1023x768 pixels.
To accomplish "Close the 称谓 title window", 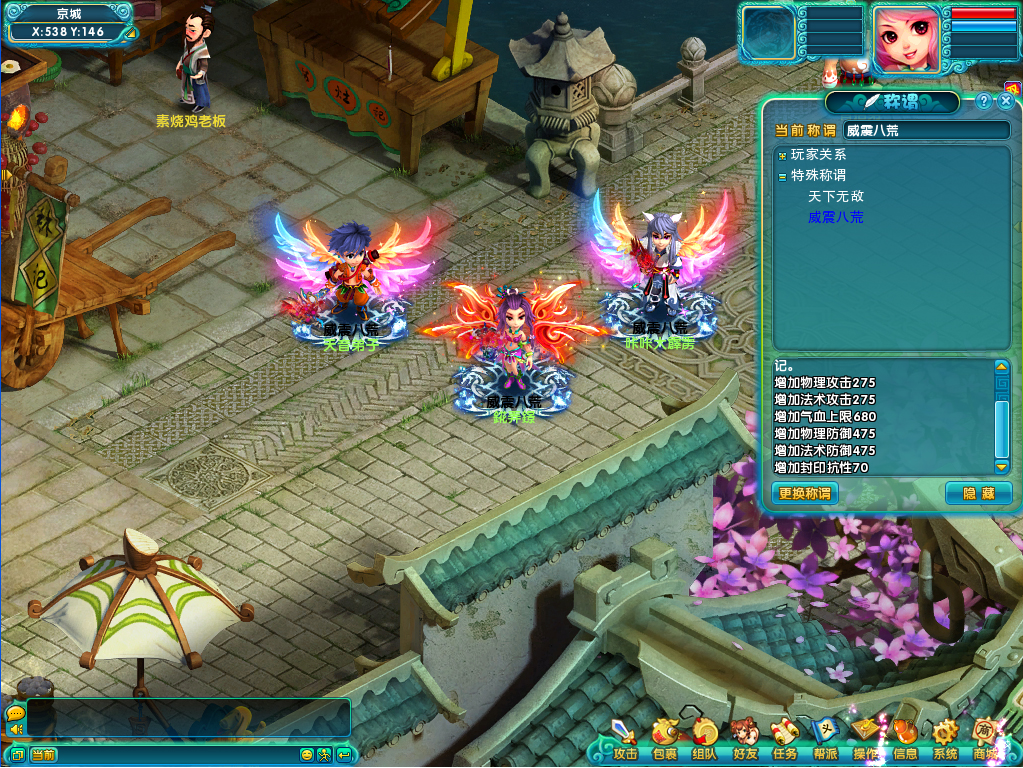I will [x=1006, y=101].
